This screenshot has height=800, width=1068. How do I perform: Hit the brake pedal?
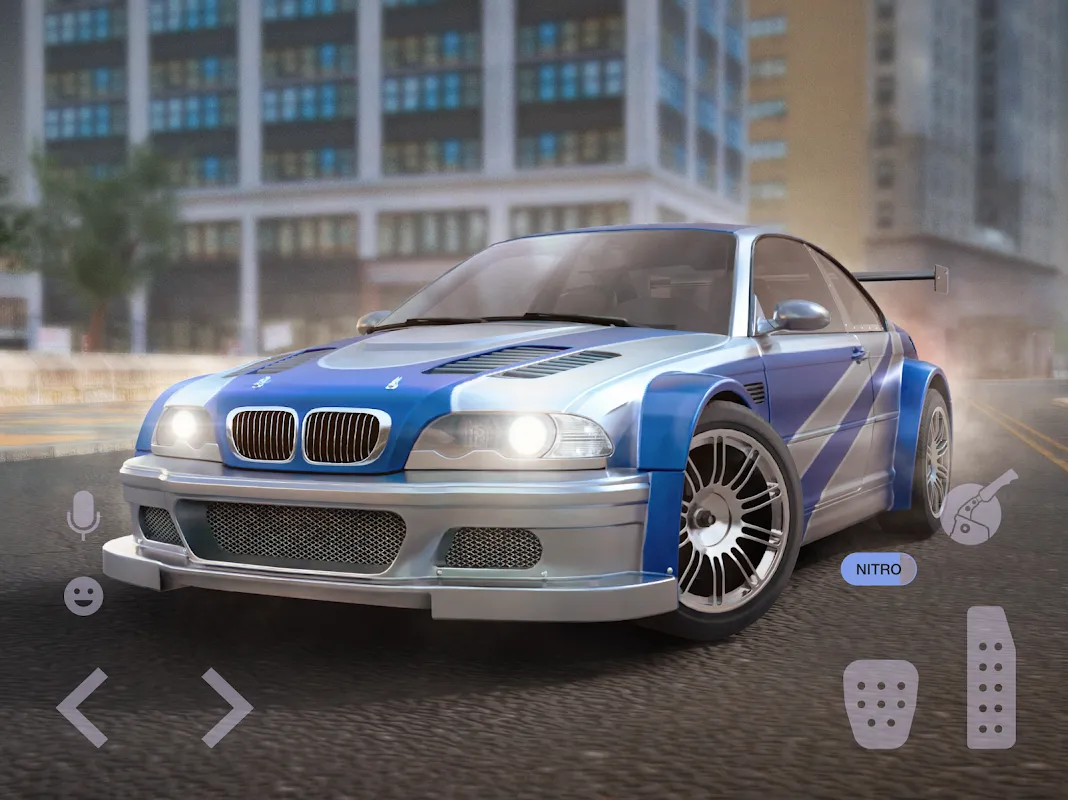(x=880, y=703)
